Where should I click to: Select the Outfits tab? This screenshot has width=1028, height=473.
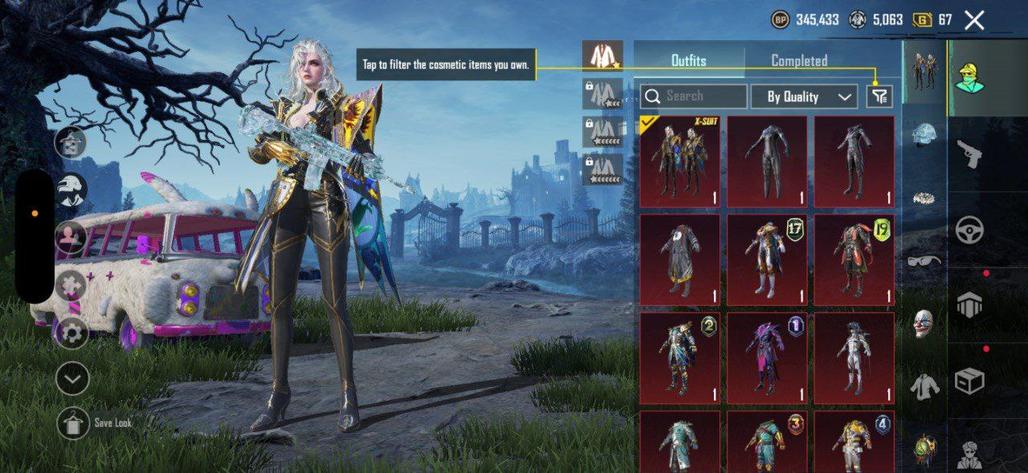tap(688, 61)
